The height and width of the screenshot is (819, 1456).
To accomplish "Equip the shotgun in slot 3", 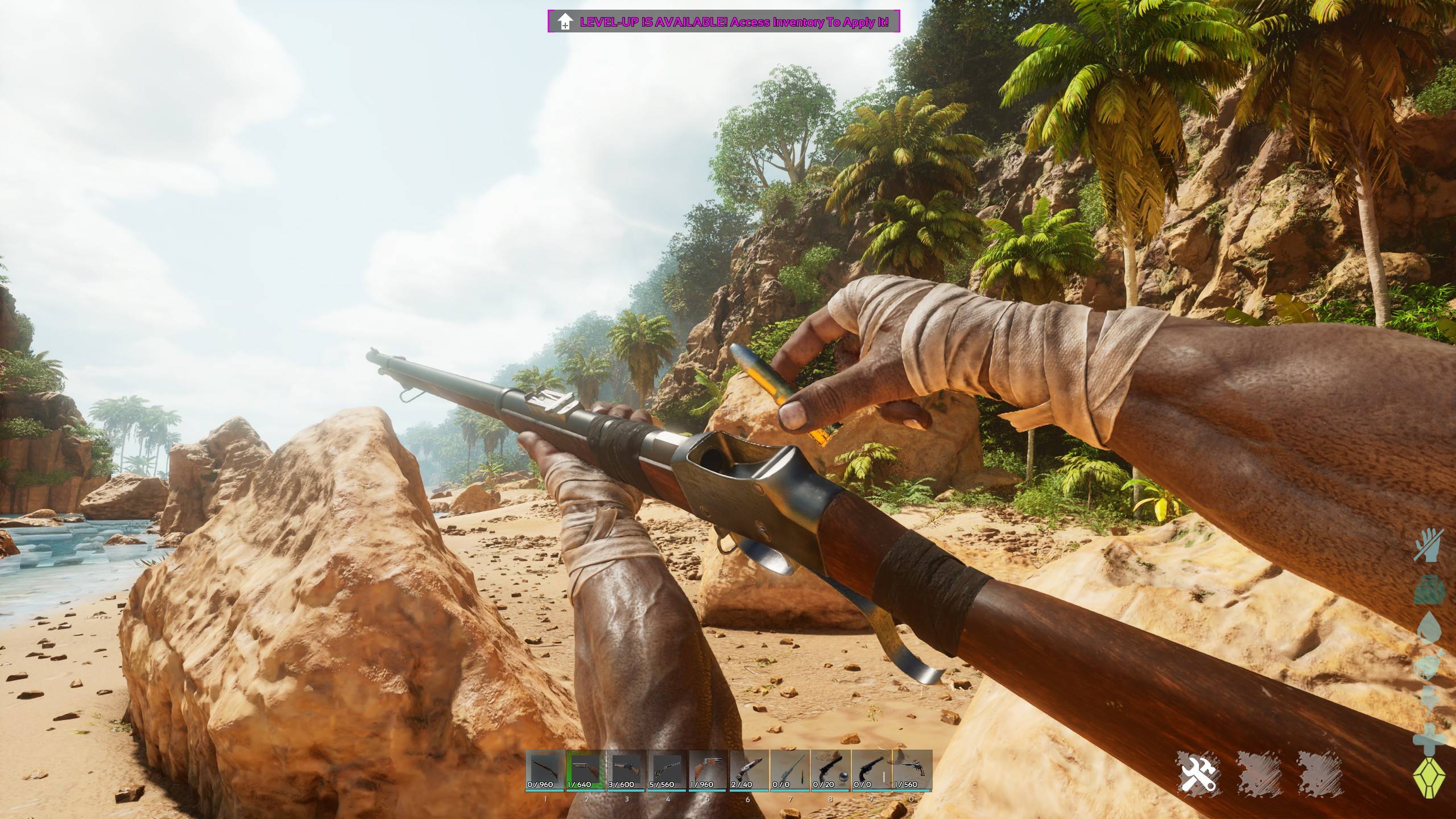I will point(626,770).
